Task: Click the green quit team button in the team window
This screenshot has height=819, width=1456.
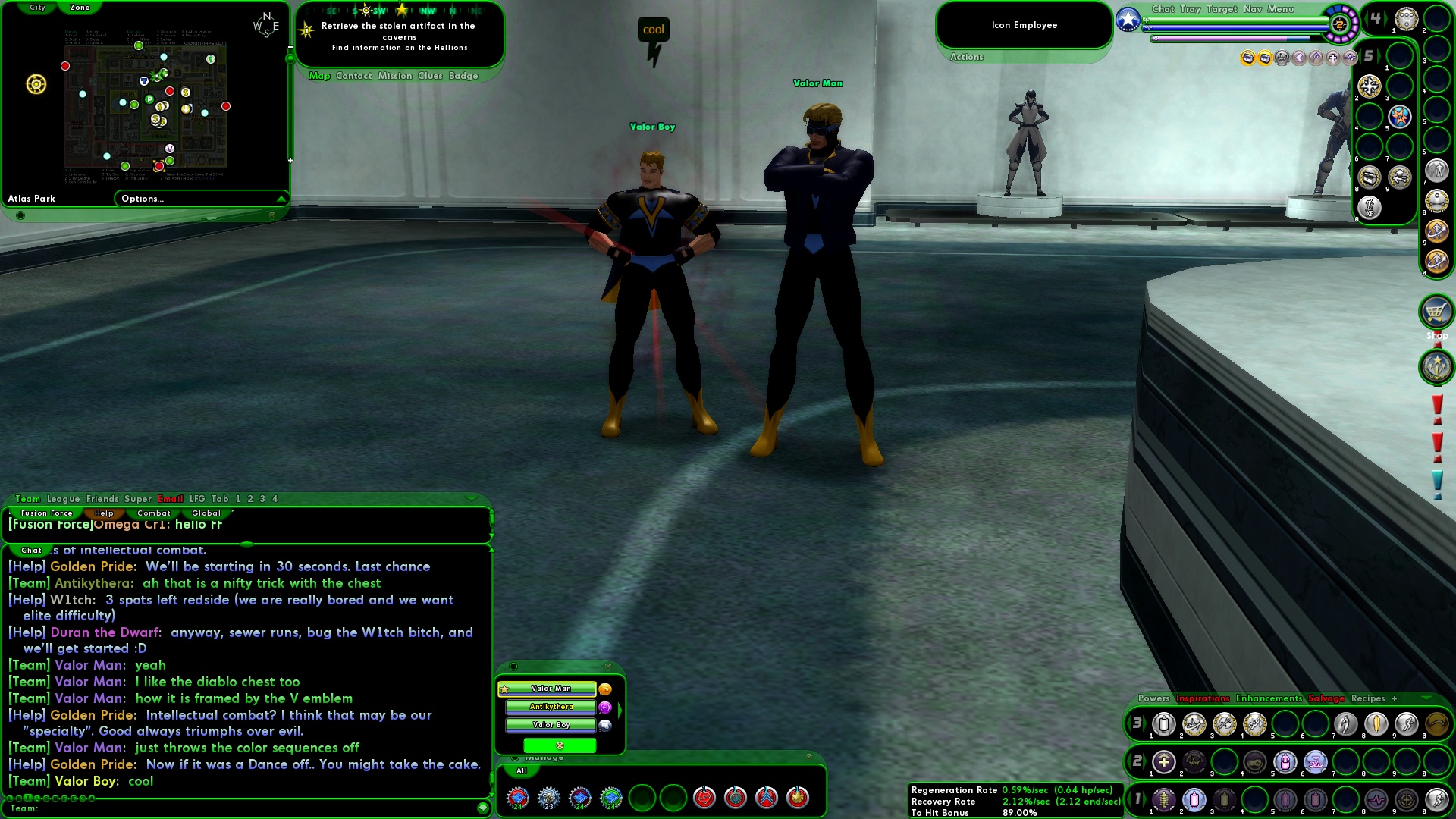Action: tap(560, 746)
